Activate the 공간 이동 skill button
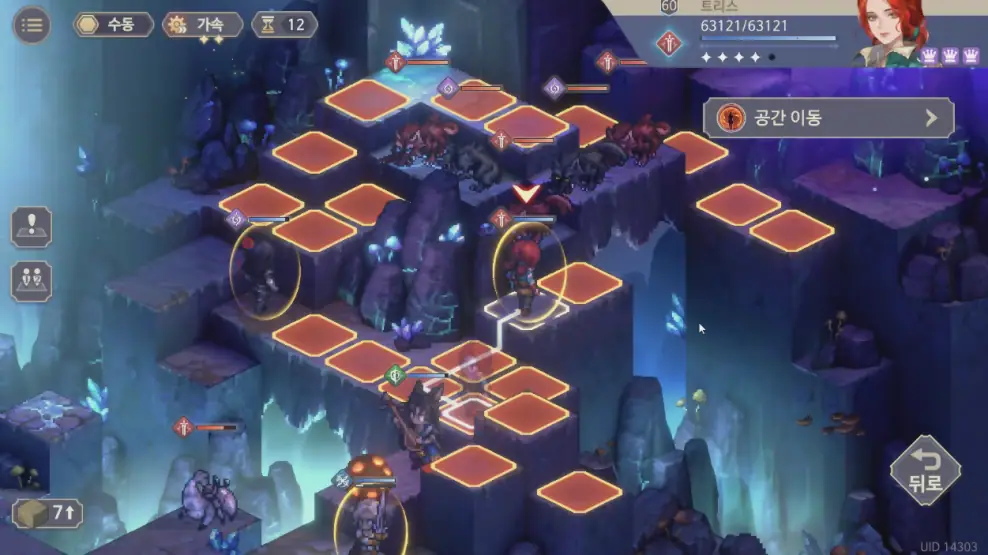The height and width of the screenshot is (555, 988). coord(828,118)
